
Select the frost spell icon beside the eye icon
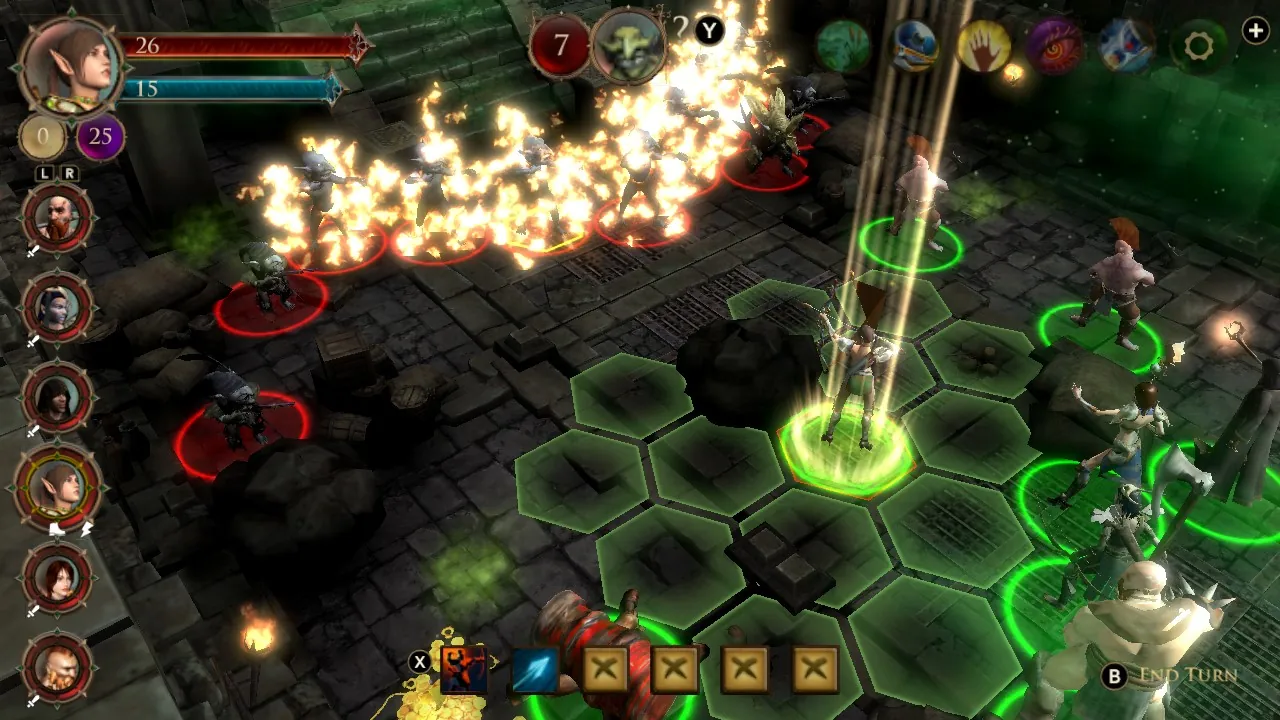pyautogui.click(x=1122, y=47)
